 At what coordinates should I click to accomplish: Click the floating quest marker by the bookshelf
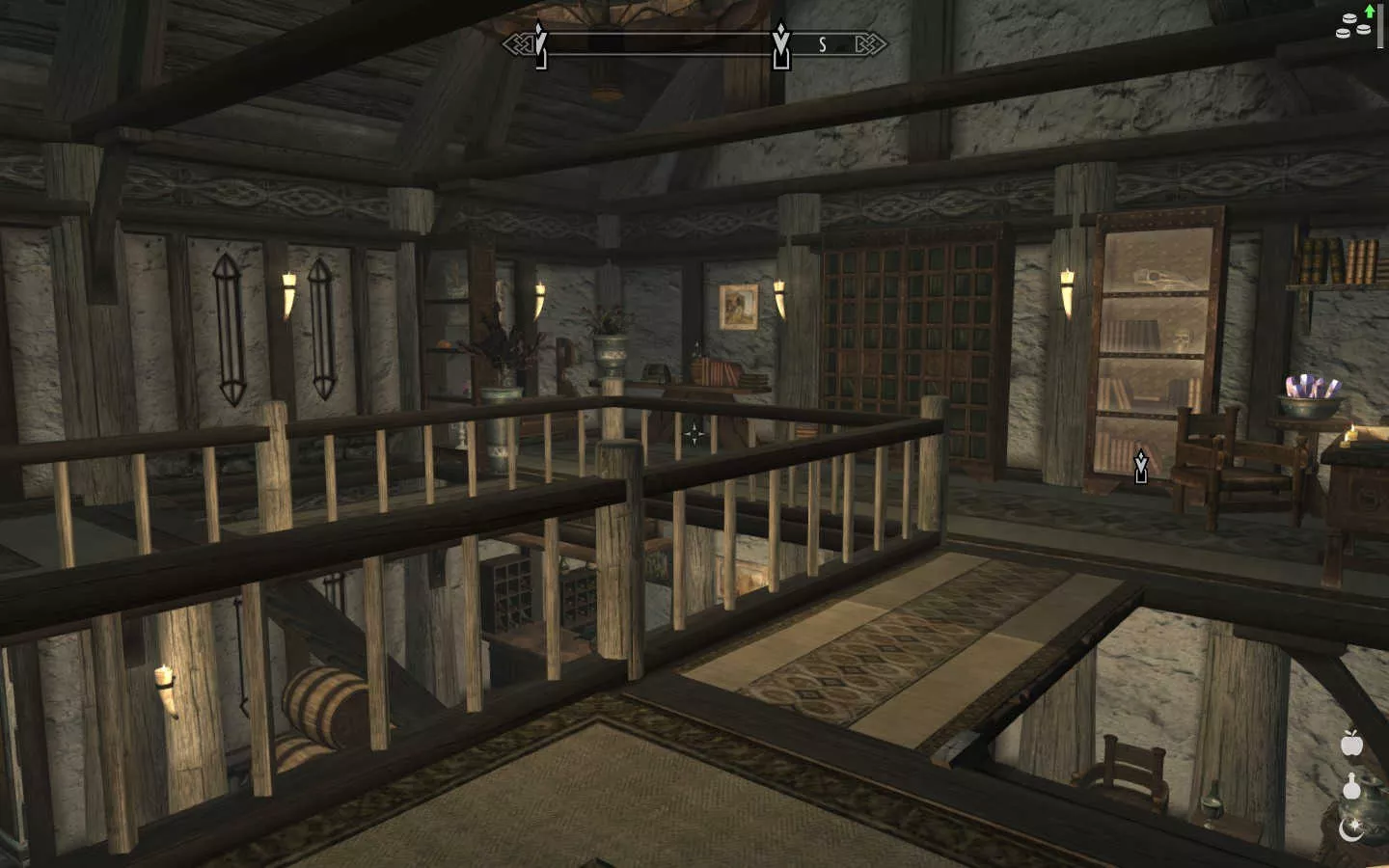click(x=1141, y=466)
